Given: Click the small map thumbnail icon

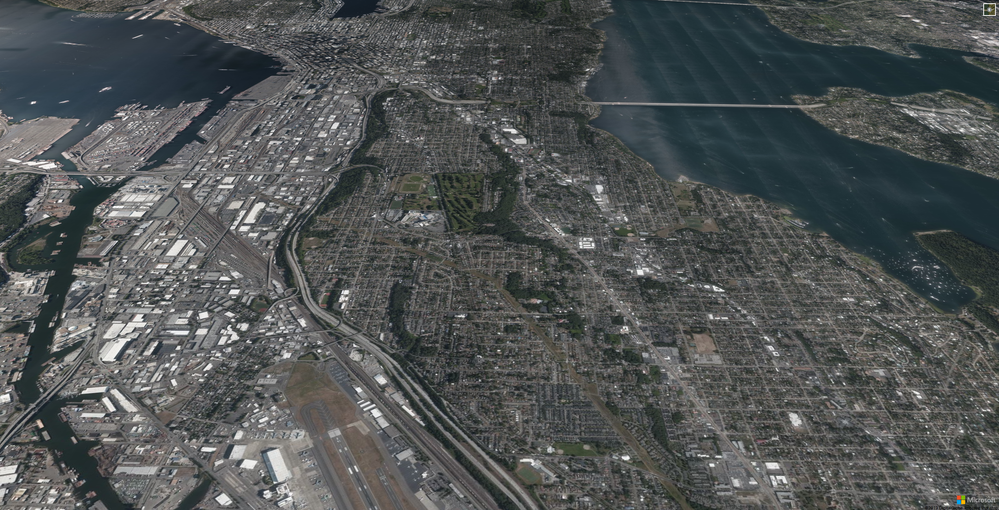Looking at the screenshot, I should (x=989, y=9).
